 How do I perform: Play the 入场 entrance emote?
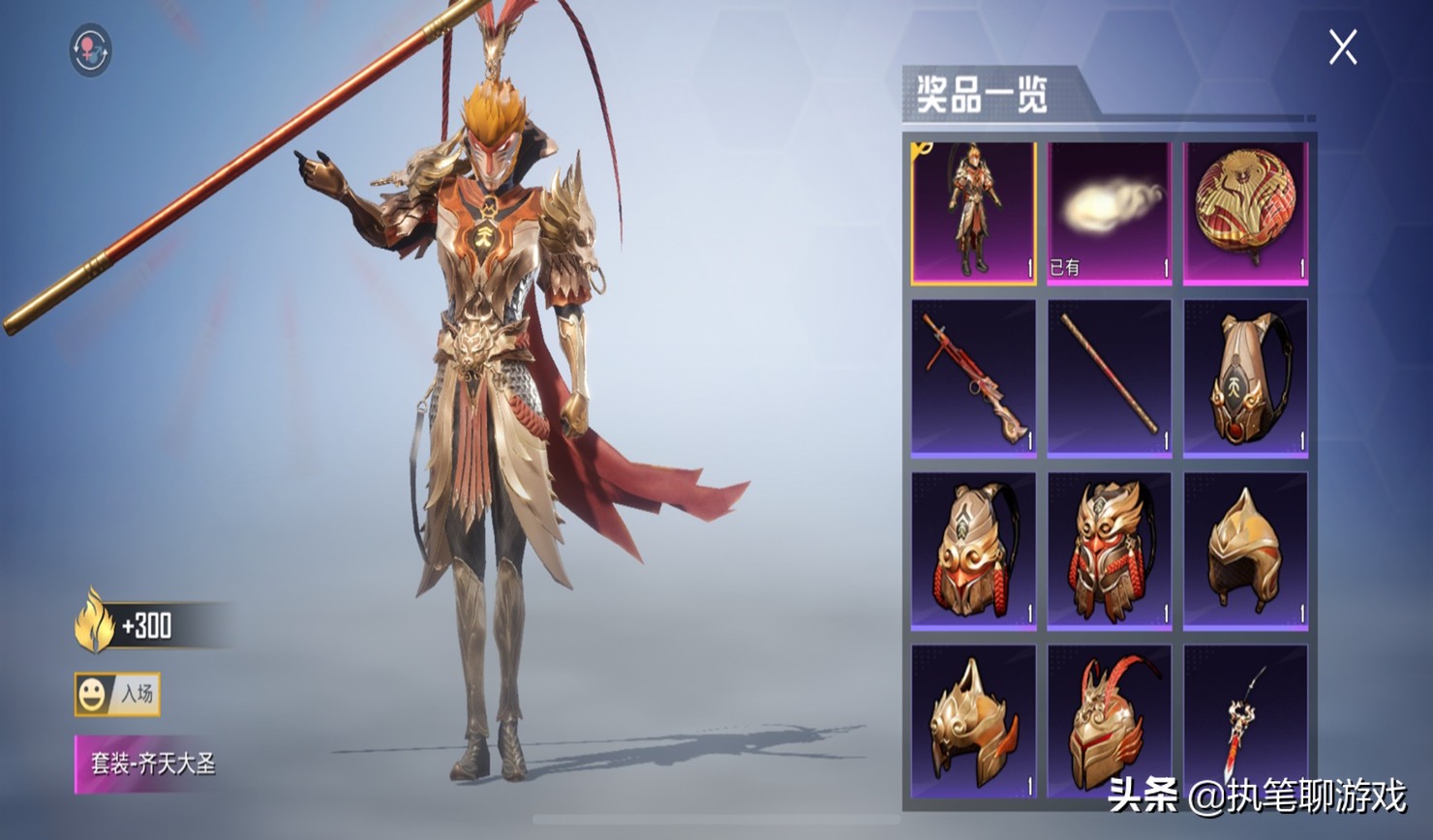pos(117,694)
